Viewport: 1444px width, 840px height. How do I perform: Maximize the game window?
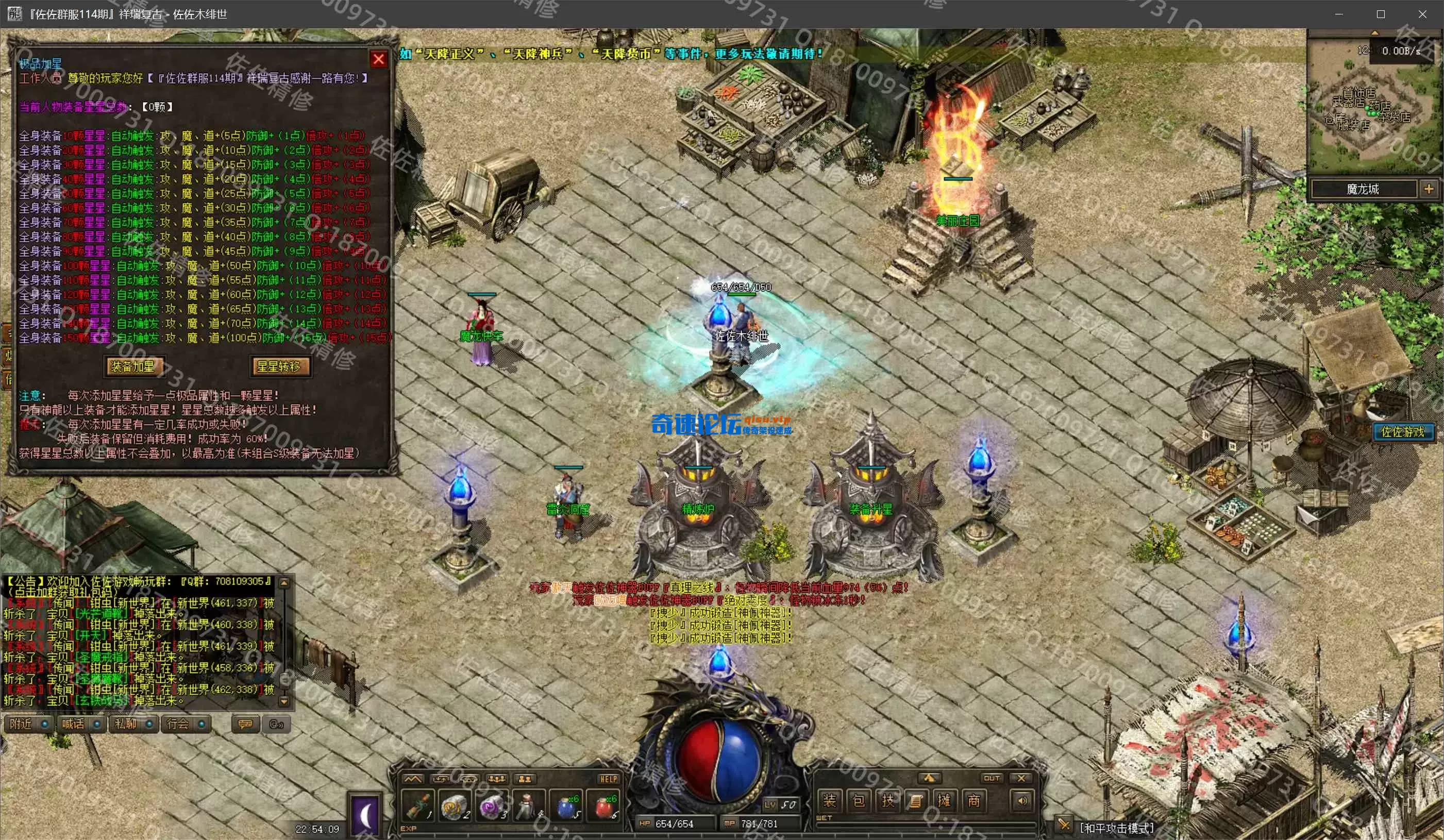(1381, 14)
